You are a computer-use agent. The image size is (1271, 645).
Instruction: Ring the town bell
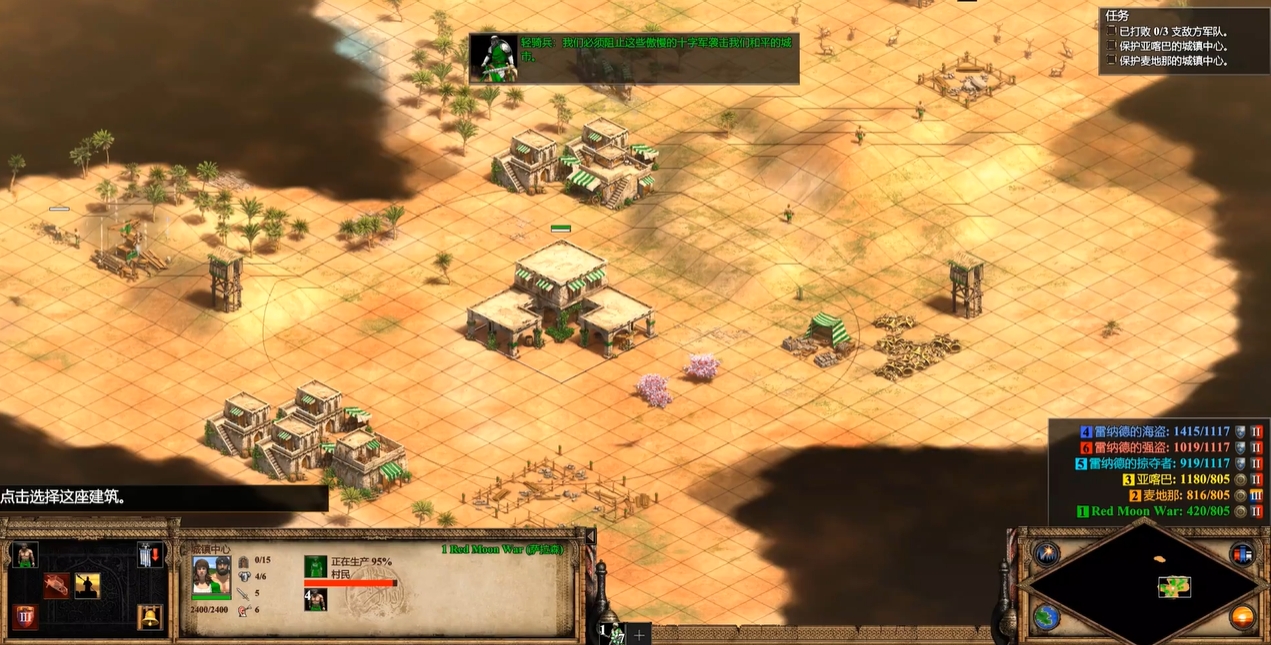[150, 617]
